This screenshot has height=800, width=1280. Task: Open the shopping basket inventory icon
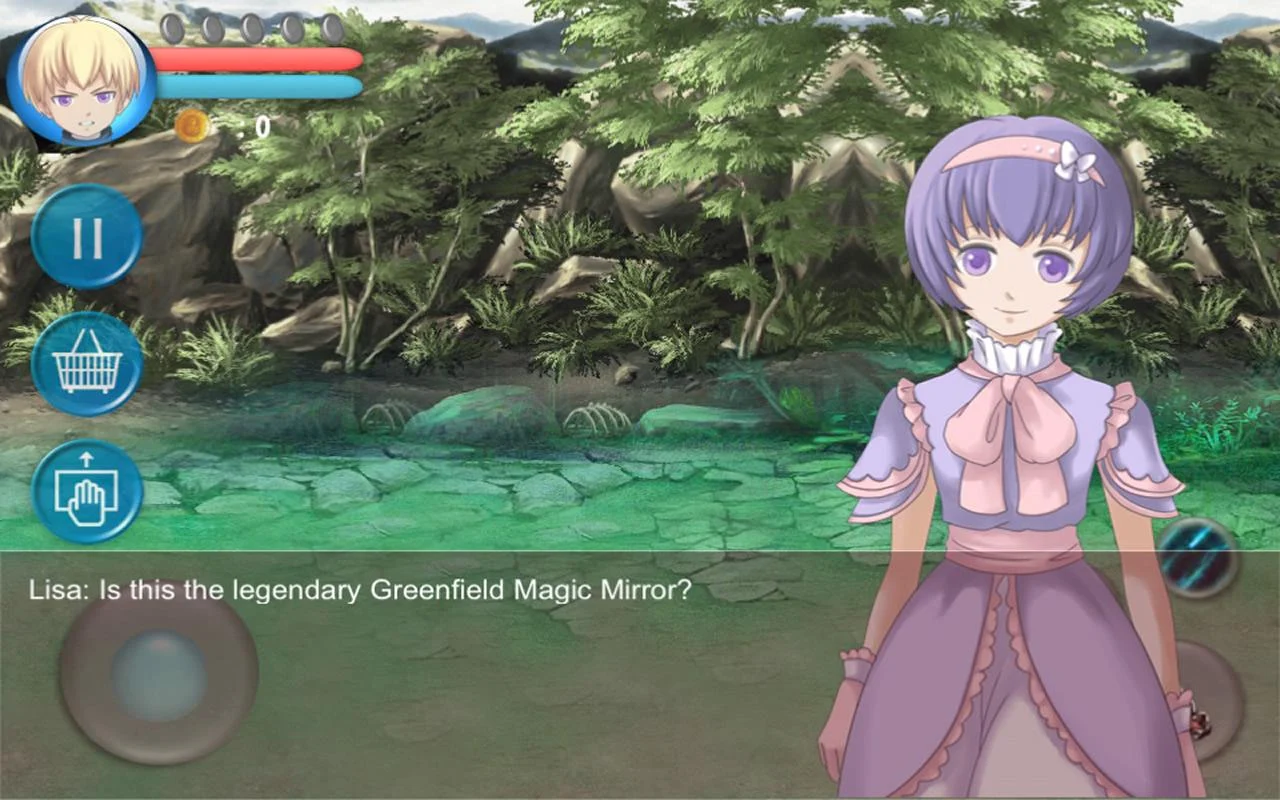point(88,365)
